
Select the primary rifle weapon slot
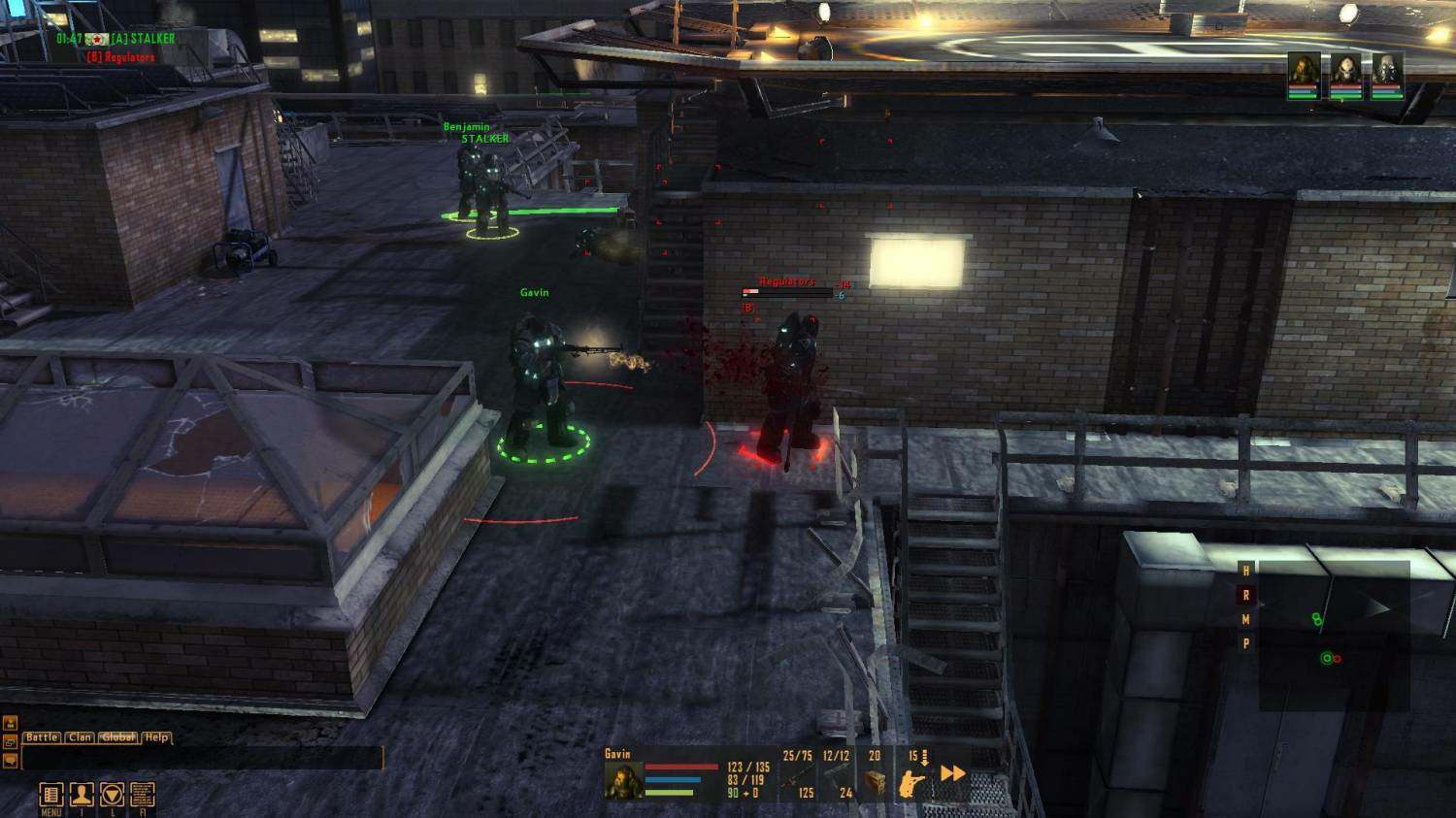798,778
